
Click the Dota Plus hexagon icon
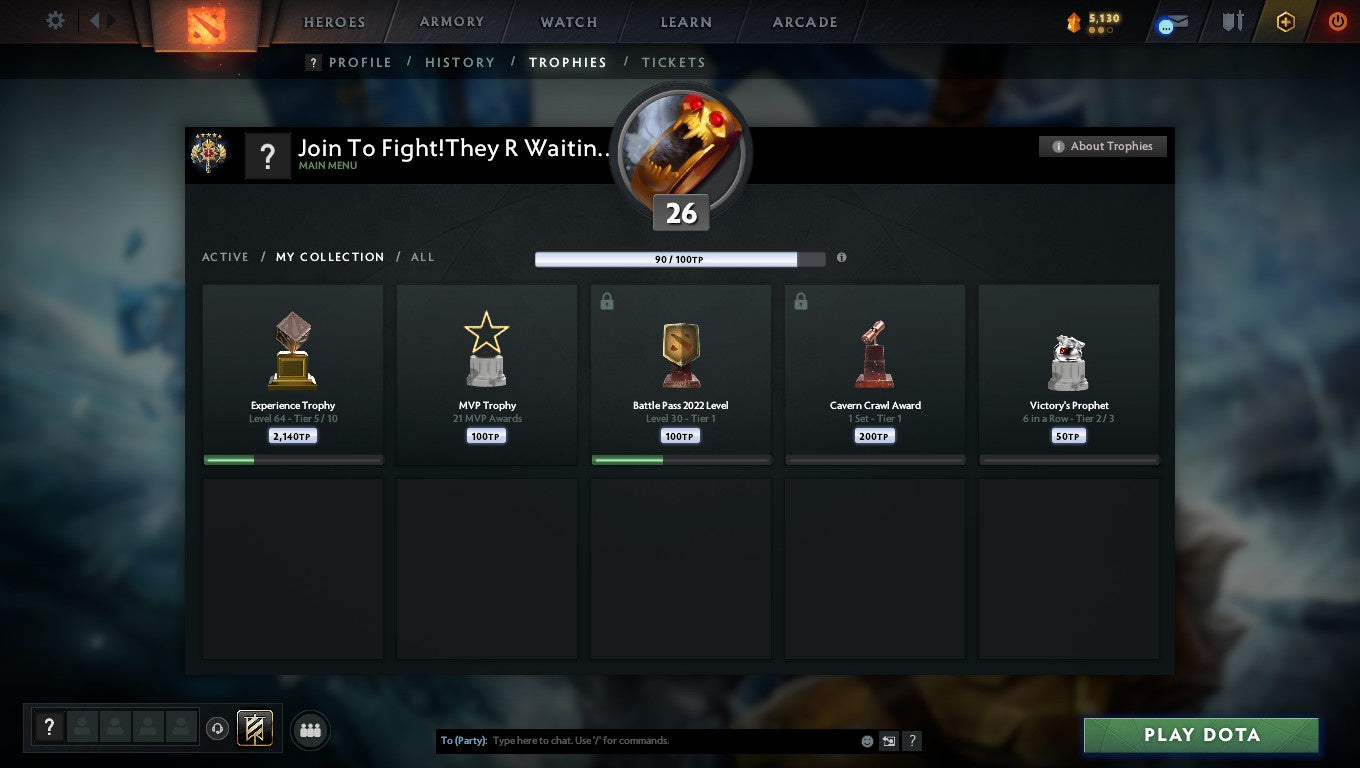pos(1287,20)
